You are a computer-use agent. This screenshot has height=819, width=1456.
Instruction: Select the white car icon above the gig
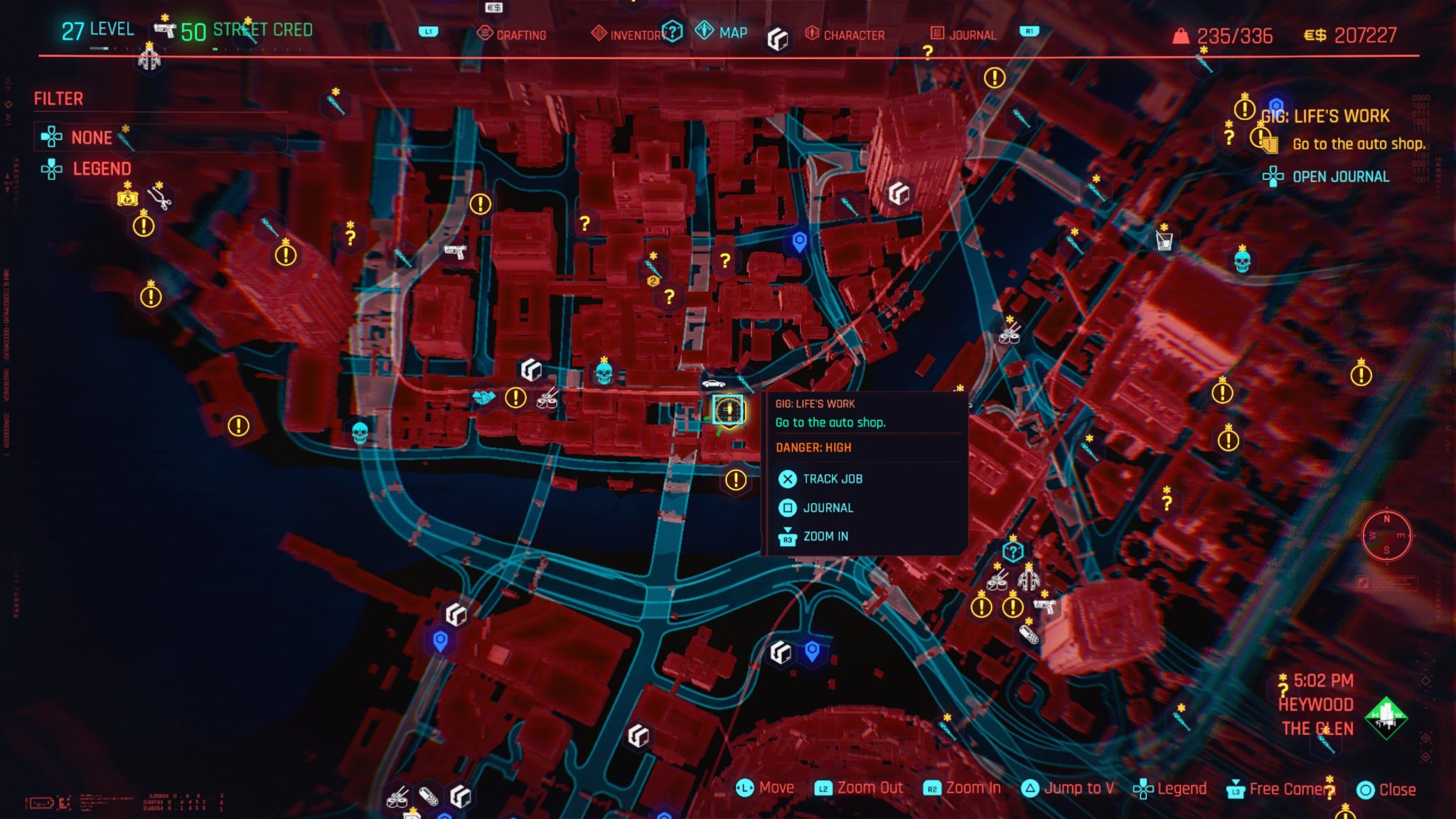713,384
